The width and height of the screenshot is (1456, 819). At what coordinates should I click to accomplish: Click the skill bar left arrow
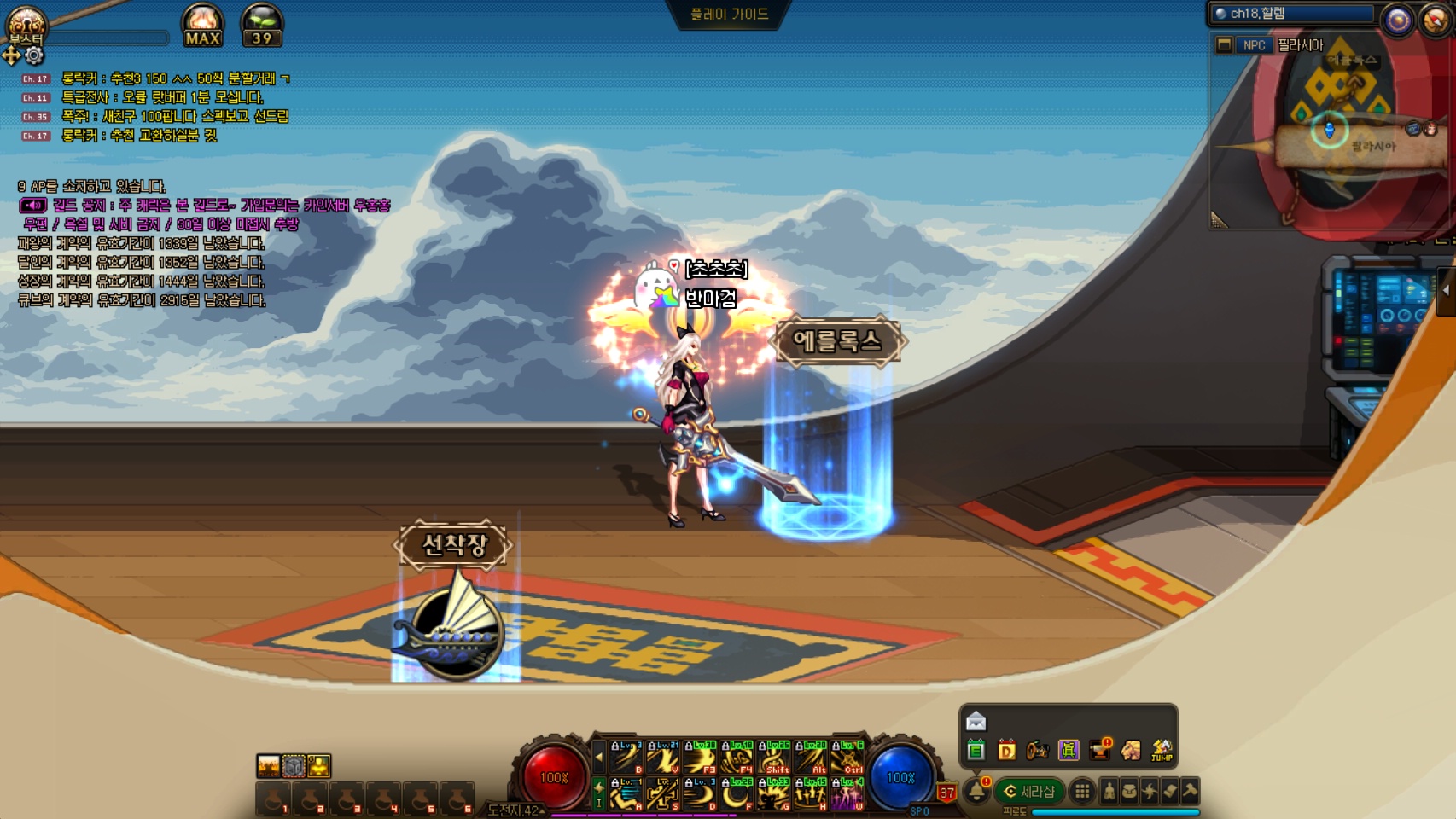pos(598,757)
